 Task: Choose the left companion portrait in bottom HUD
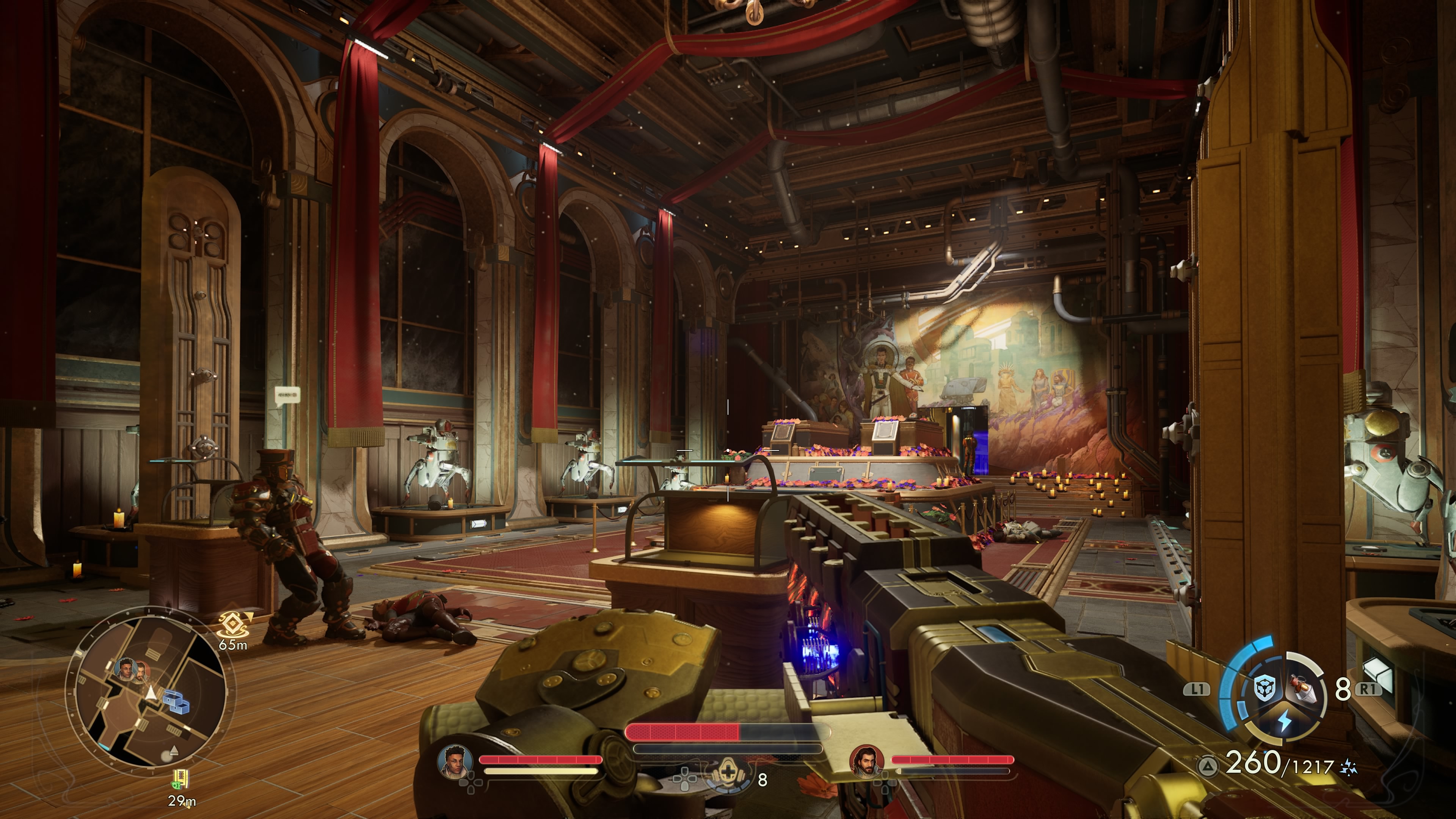click(x=455, y=761)
